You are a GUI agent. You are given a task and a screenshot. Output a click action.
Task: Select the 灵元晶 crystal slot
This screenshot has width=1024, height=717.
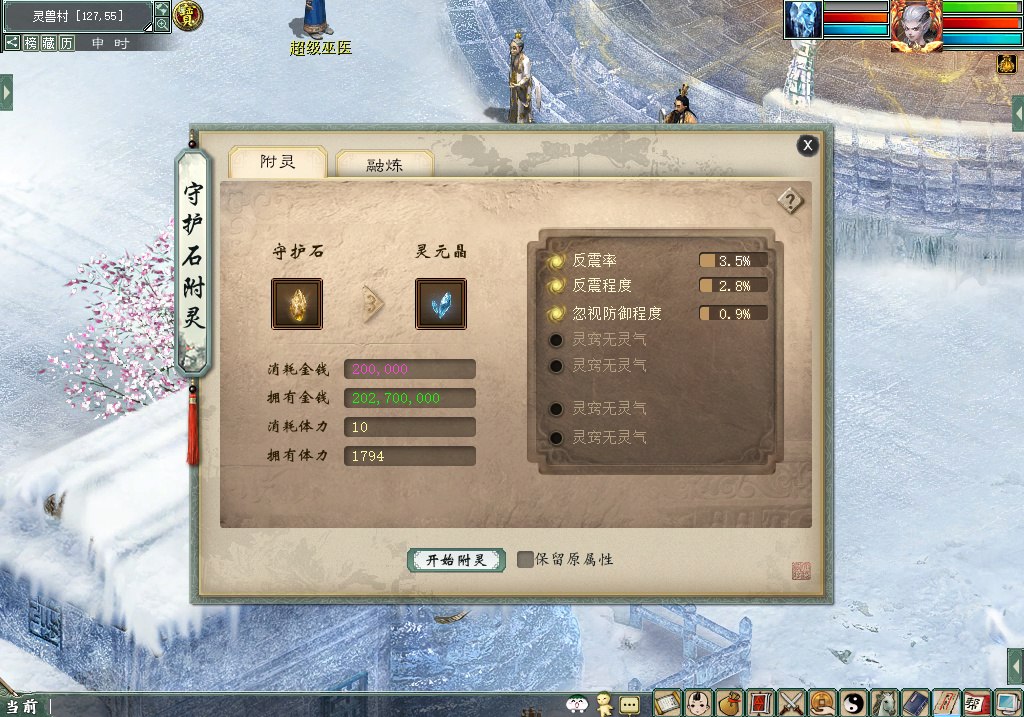point(441,304)
